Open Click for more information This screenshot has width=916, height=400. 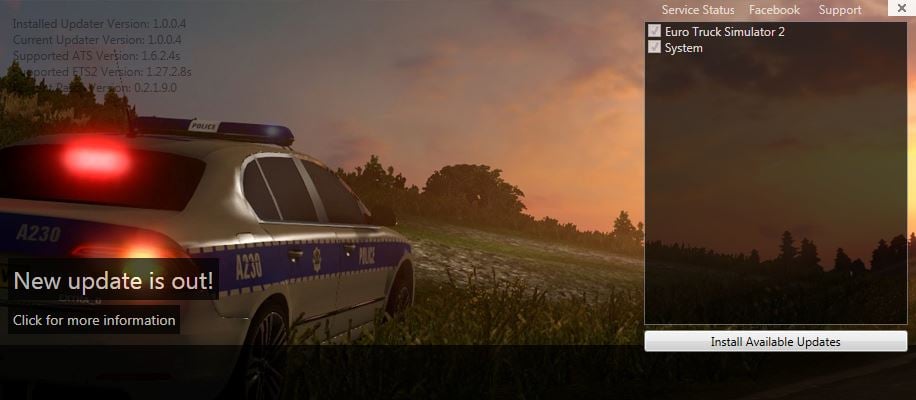pos(95,321)
